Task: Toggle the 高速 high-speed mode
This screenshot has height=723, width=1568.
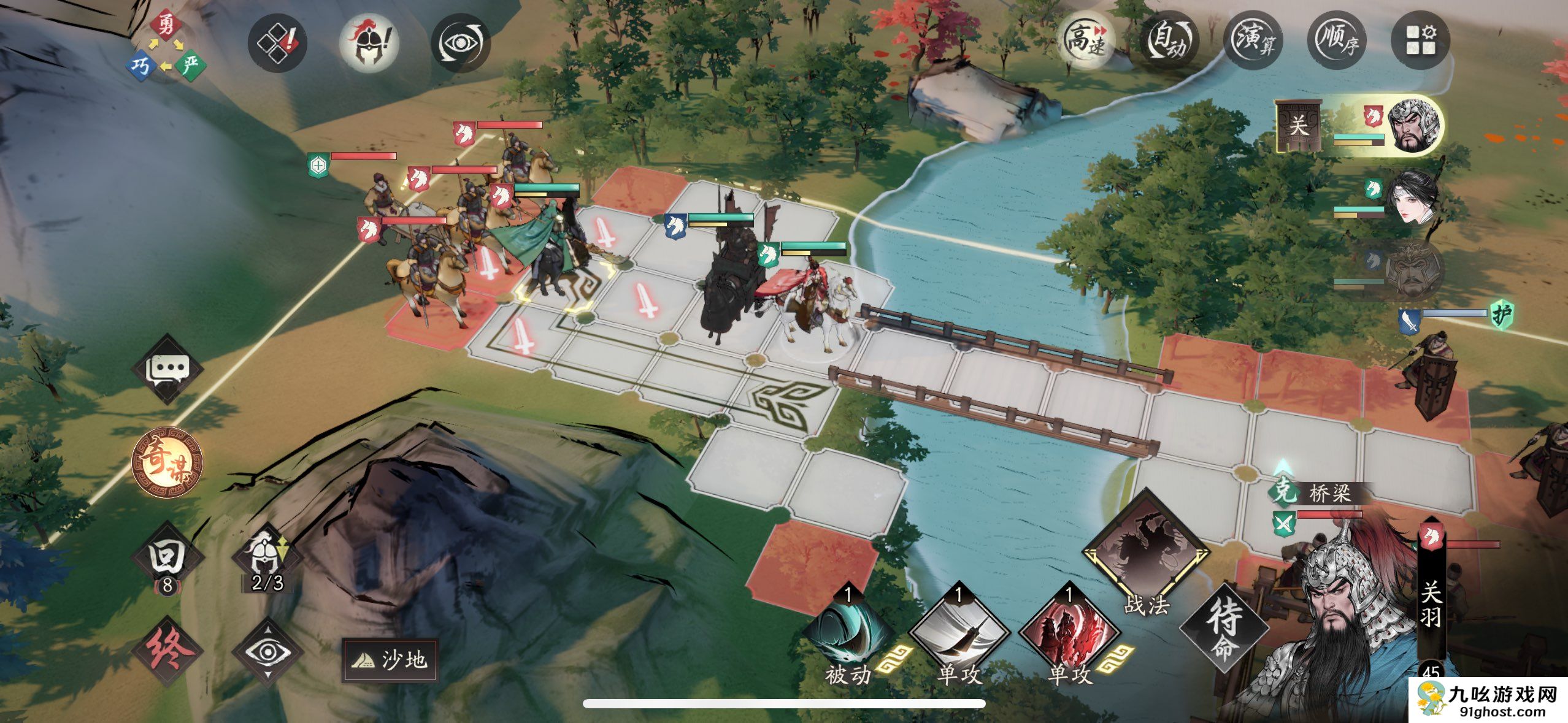Action: click(1086, 41)
